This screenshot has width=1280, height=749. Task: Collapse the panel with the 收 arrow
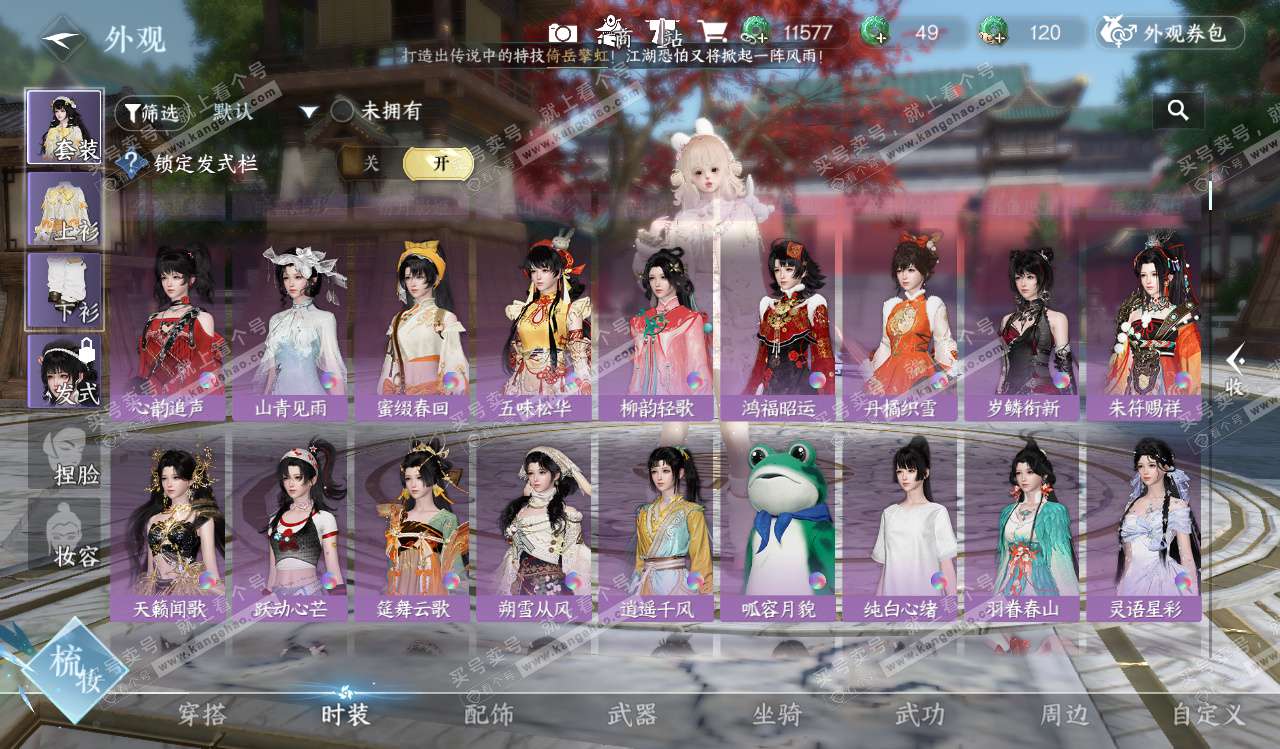pos(1236,370)
